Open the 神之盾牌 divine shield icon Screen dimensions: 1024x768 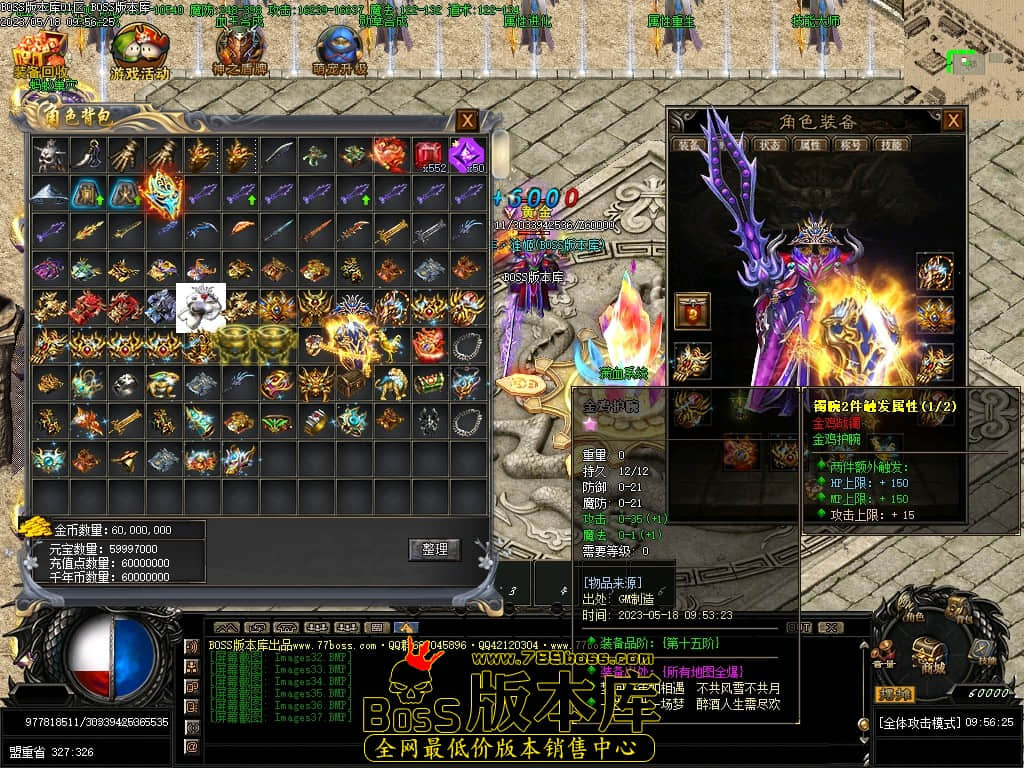(x=239, y=50)
